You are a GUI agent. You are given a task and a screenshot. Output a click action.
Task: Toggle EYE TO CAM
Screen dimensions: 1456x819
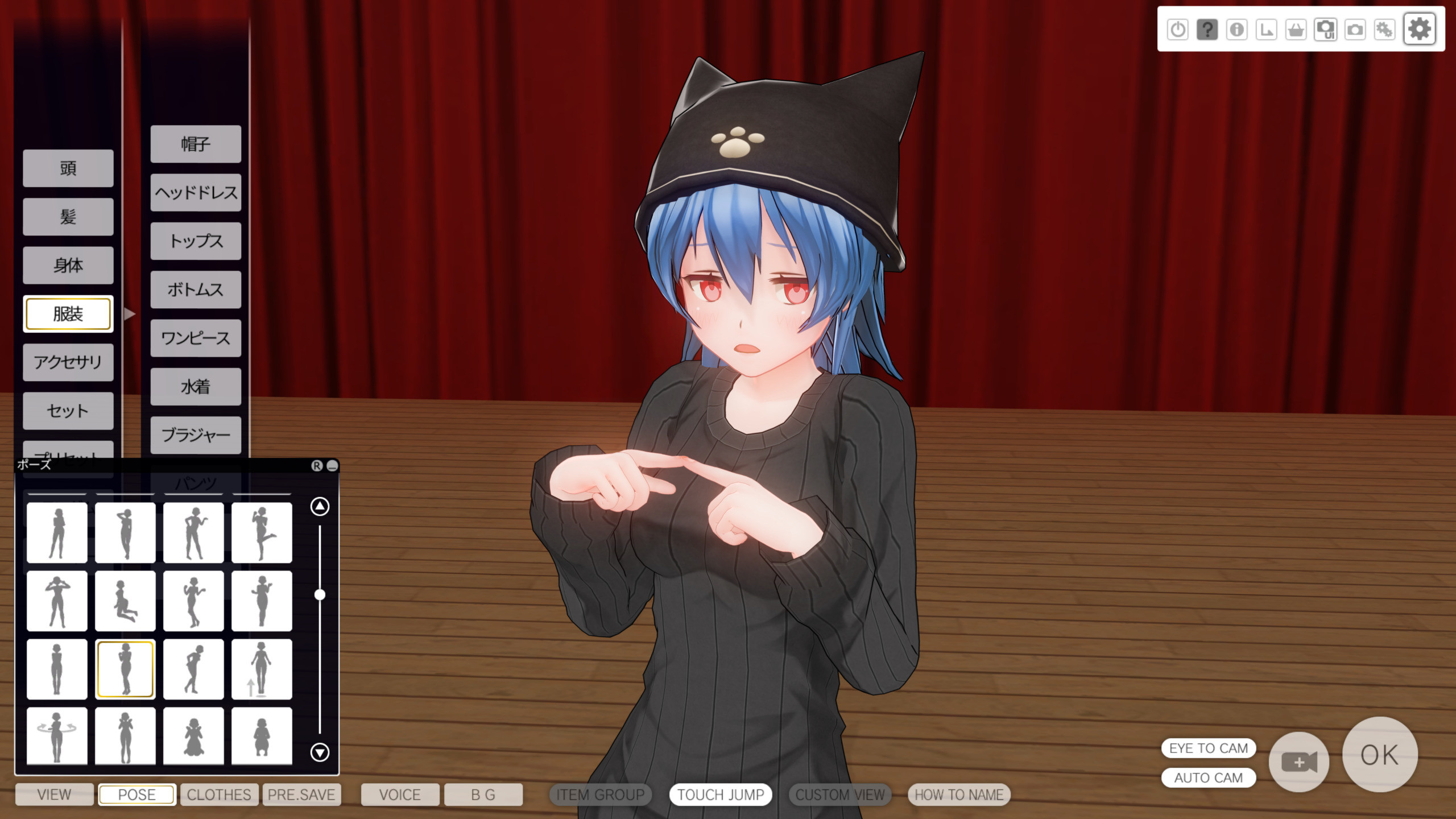[1208, 748]
